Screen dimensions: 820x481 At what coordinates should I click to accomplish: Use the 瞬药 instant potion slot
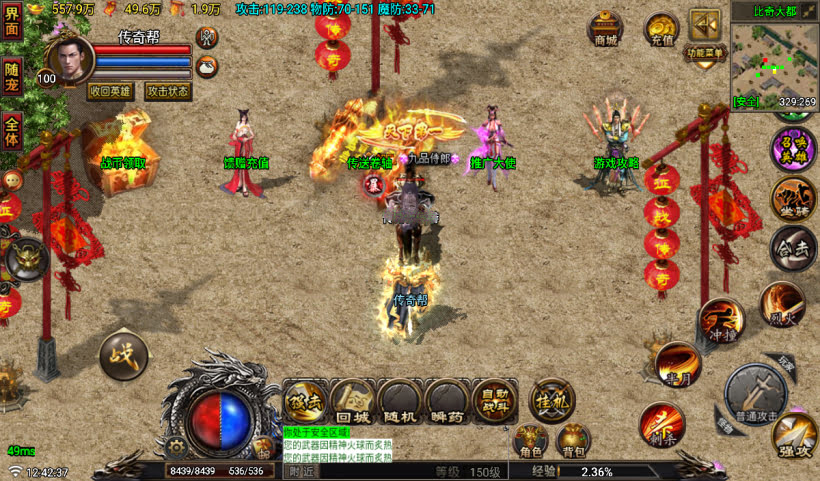click(x=448, y=401)
